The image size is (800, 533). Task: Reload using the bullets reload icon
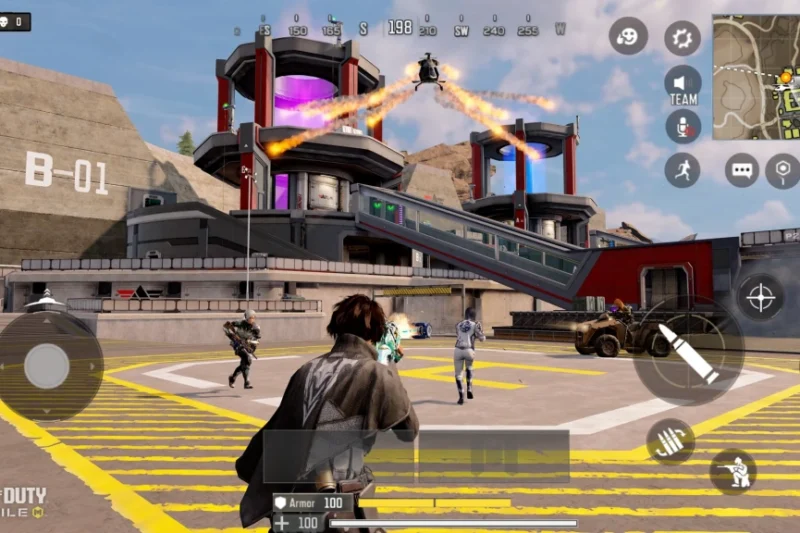(670, 441)
